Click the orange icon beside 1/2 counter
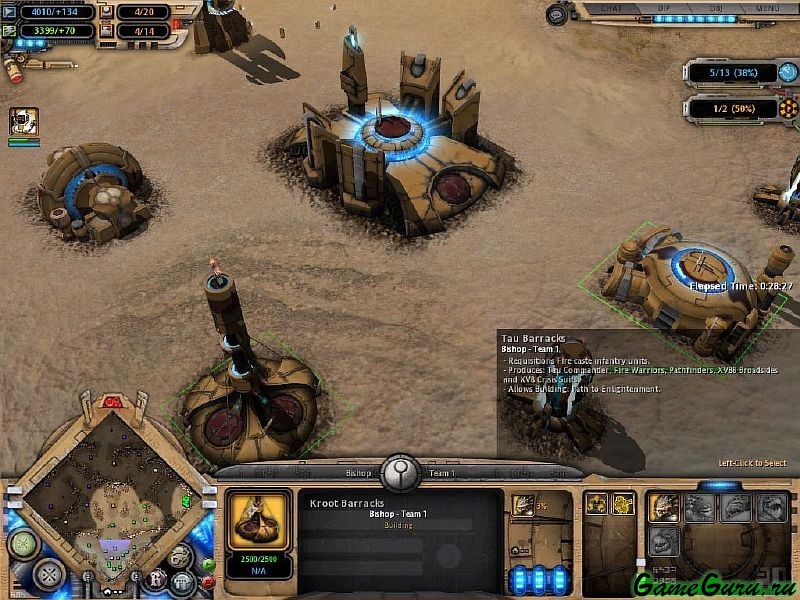 pyautogui.click(x=789, y=108)
